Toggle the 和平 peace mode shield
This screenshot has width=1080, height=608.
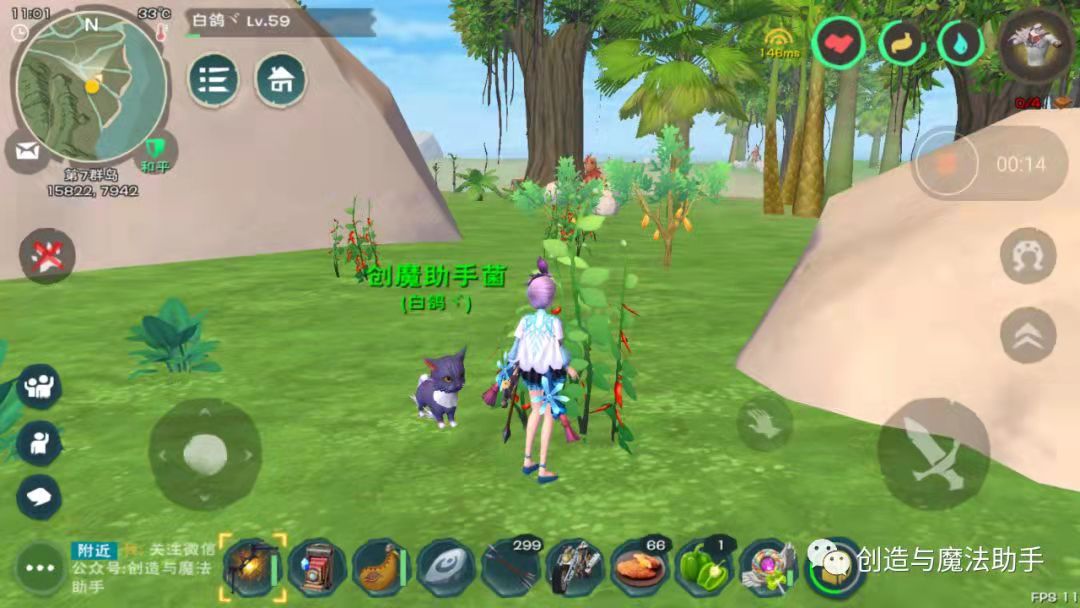coord(155,152)
